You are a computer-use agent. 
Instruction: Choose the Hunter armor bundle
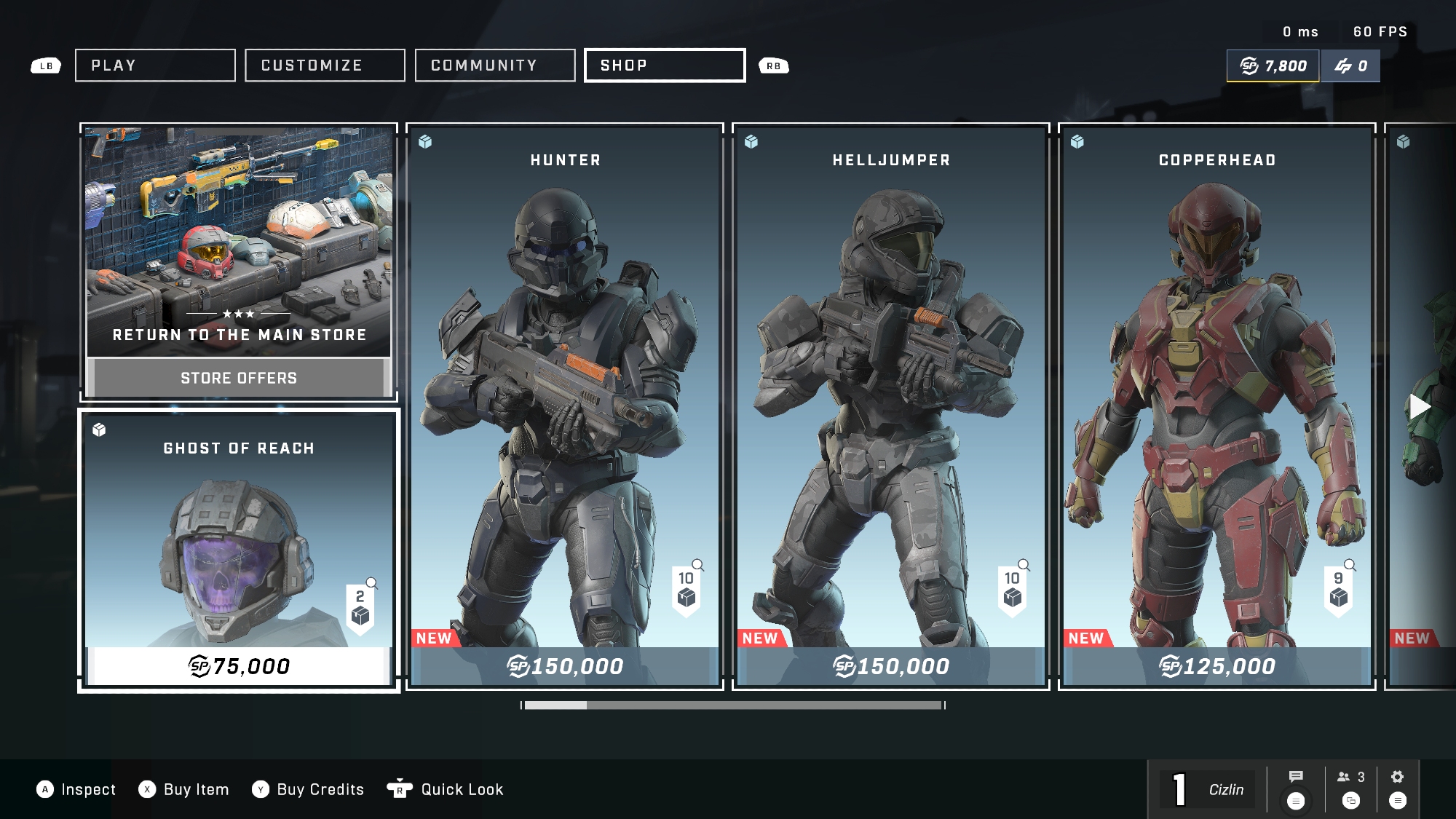point(565,406)
